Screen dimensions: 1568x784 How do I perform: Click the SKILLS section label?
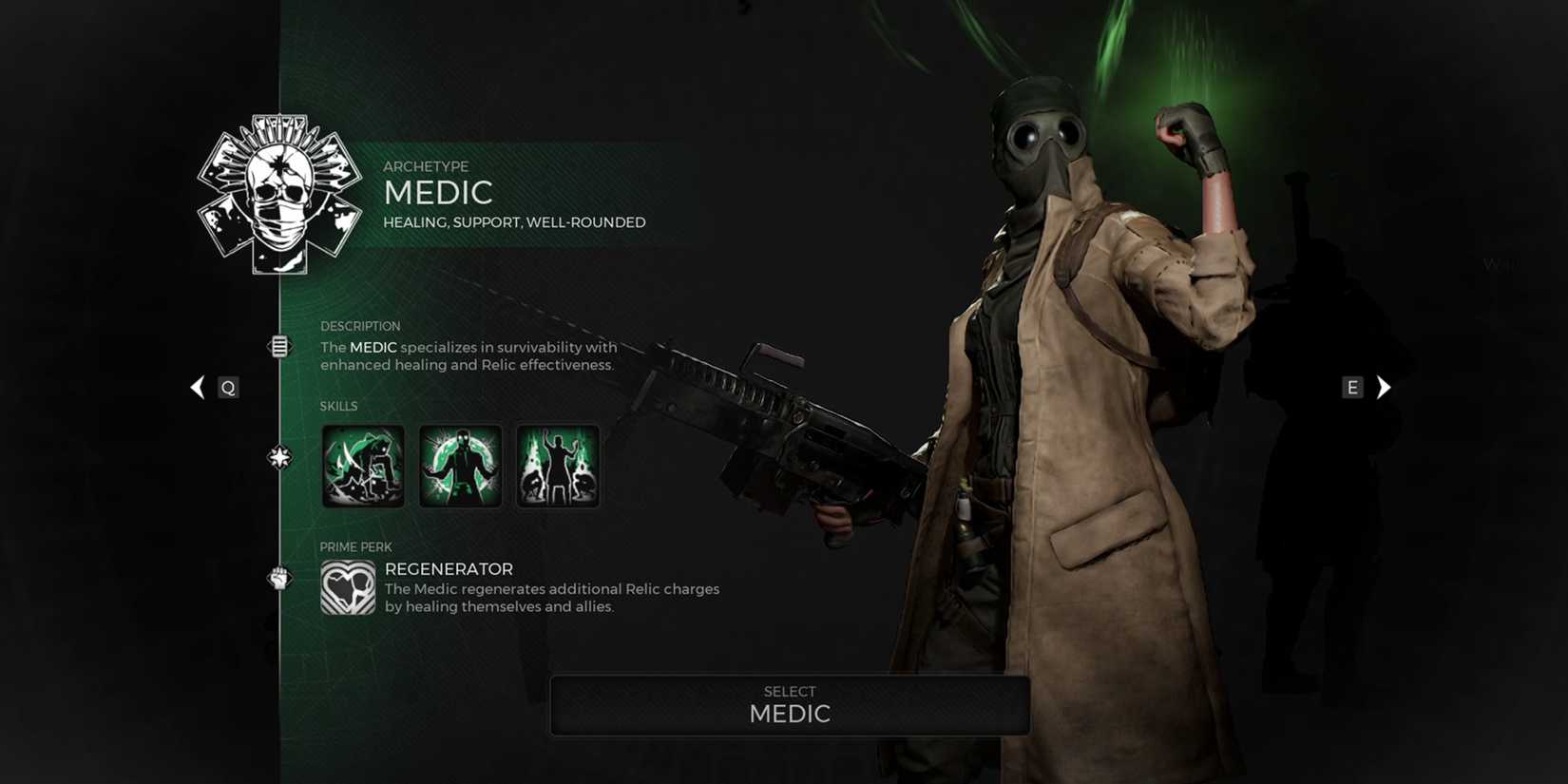click(338, 406)
